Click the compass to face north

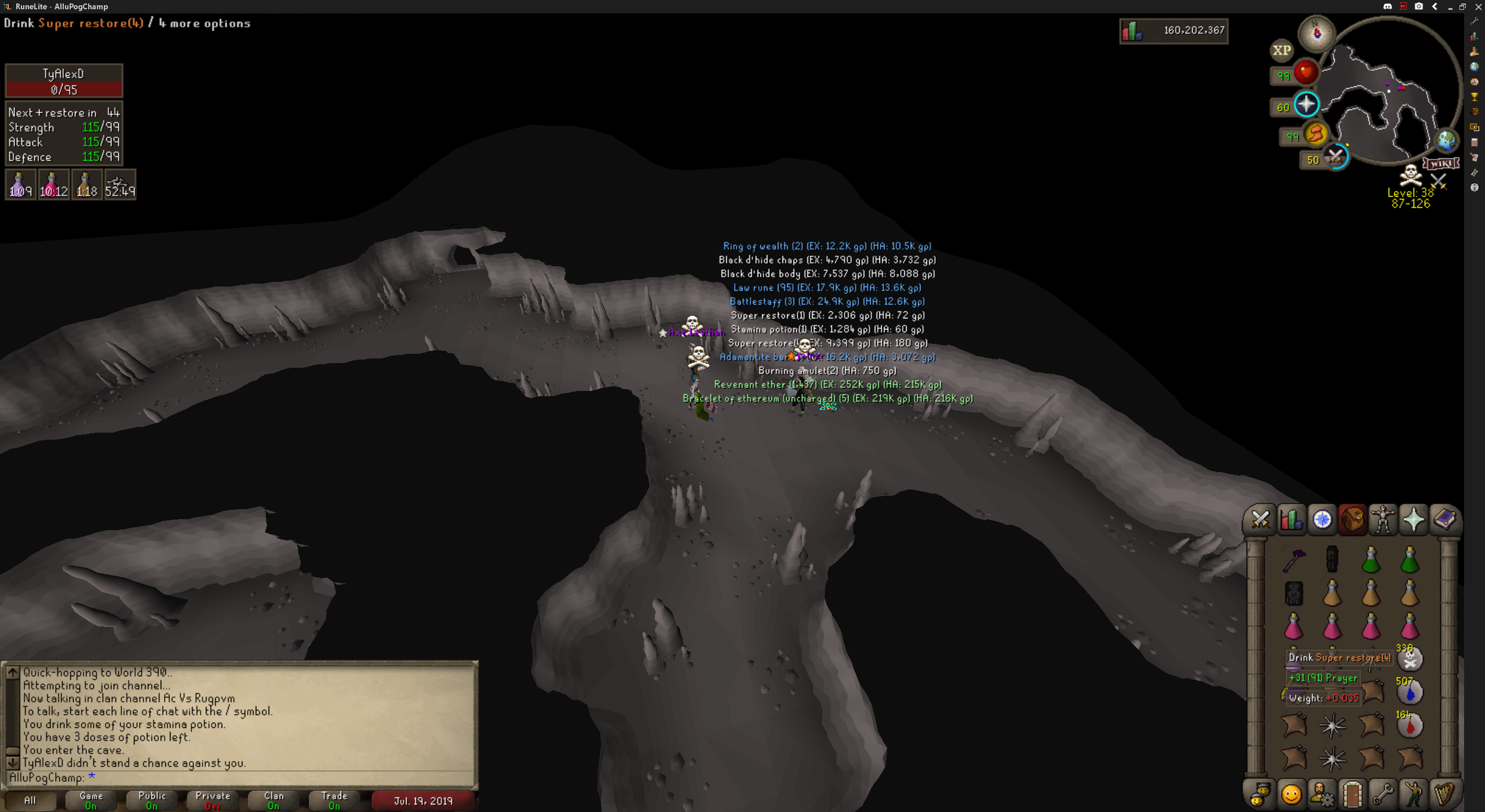click(1316, 32)
